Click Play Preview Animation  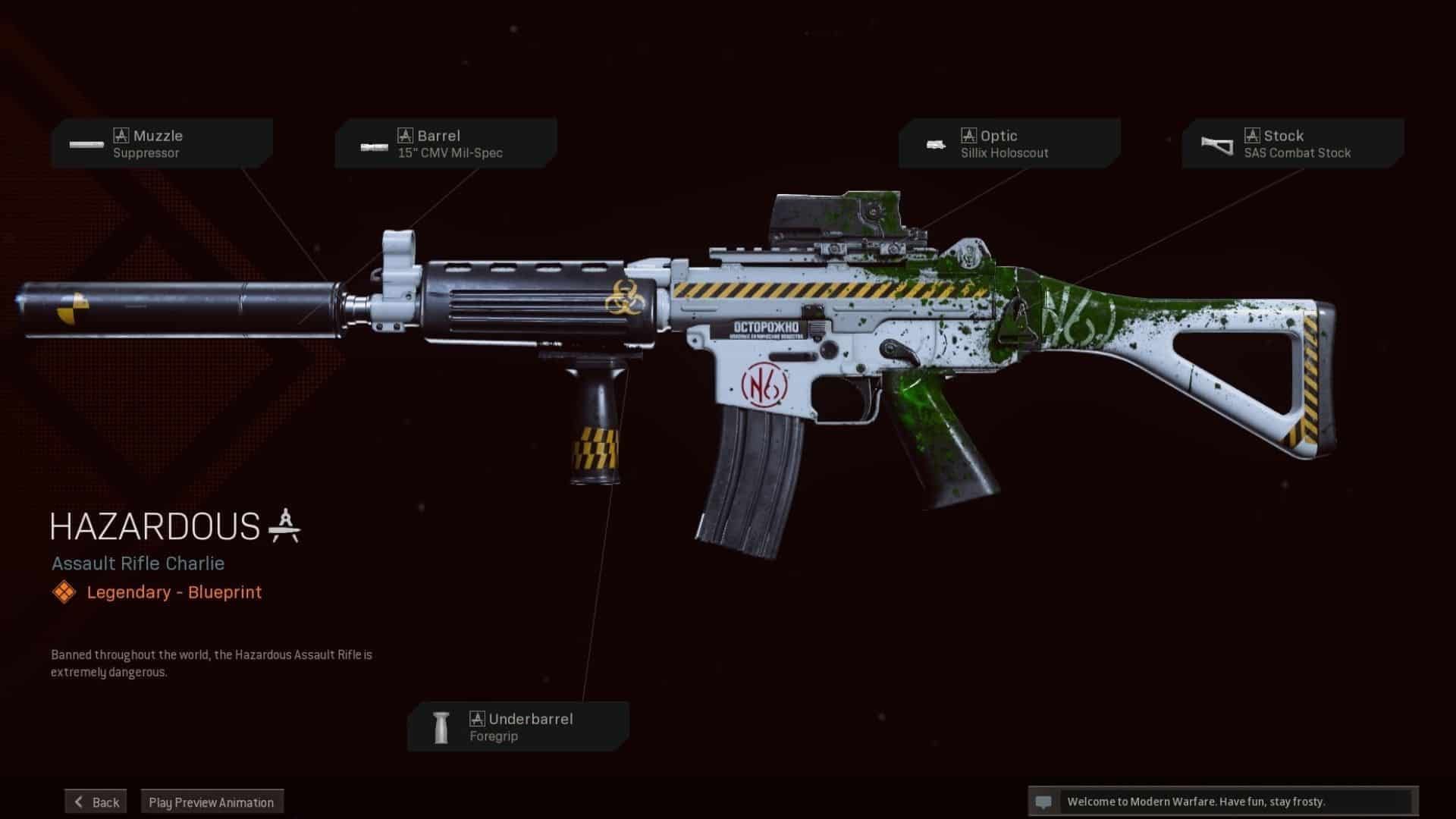tap(212, 802)
